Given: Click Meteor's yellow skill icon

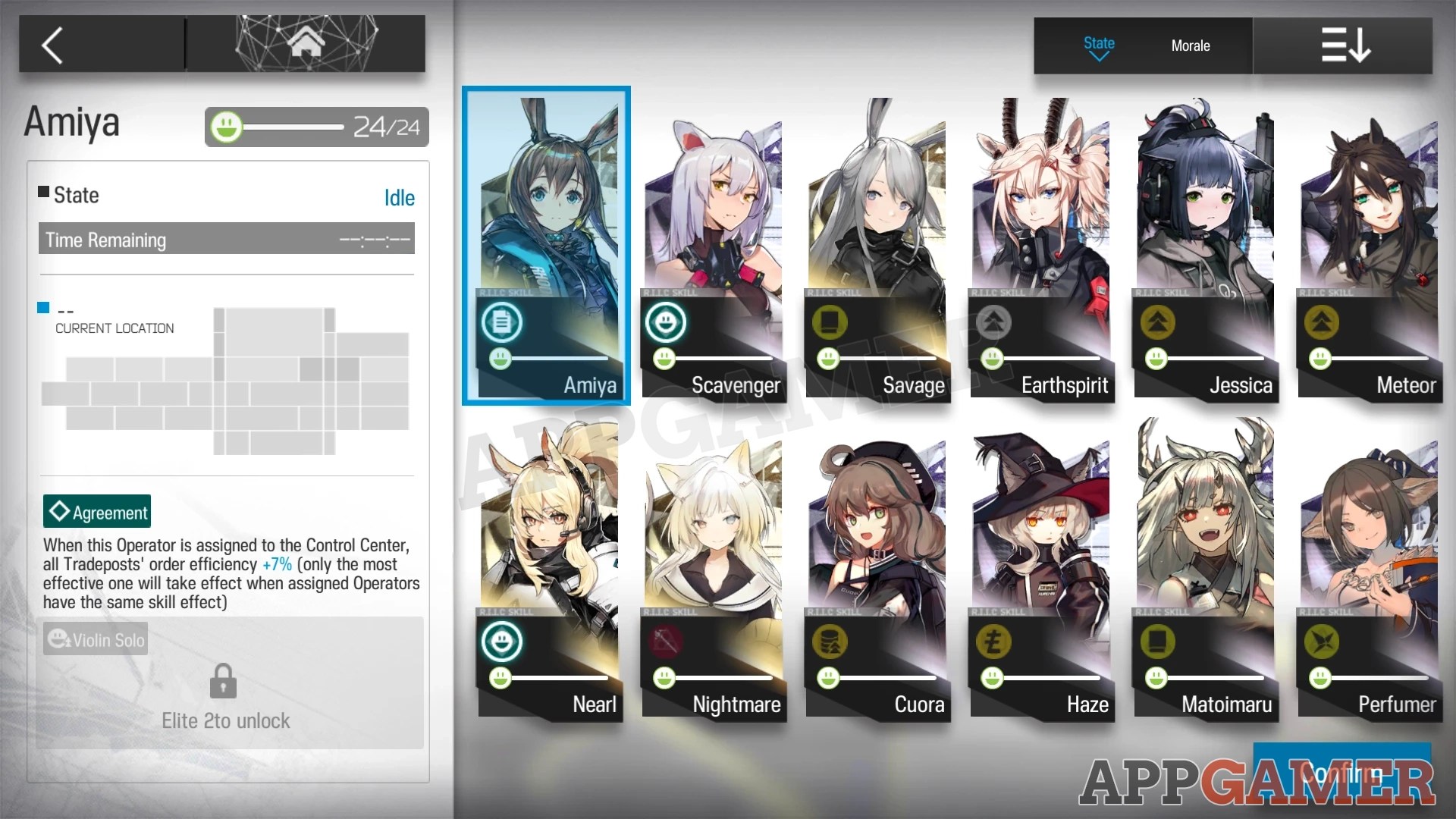Looking at the screenshot, I should click(x=1321, y=322).
